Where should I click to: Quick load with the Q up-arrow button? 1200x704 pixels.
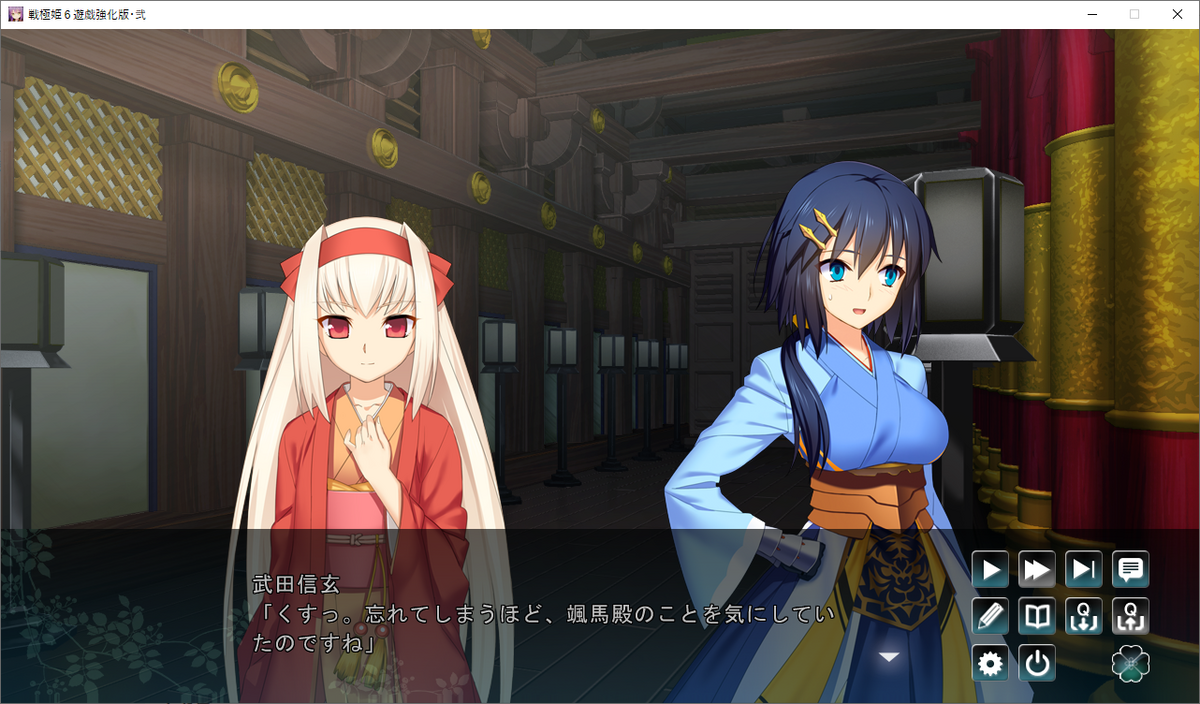1131,616
